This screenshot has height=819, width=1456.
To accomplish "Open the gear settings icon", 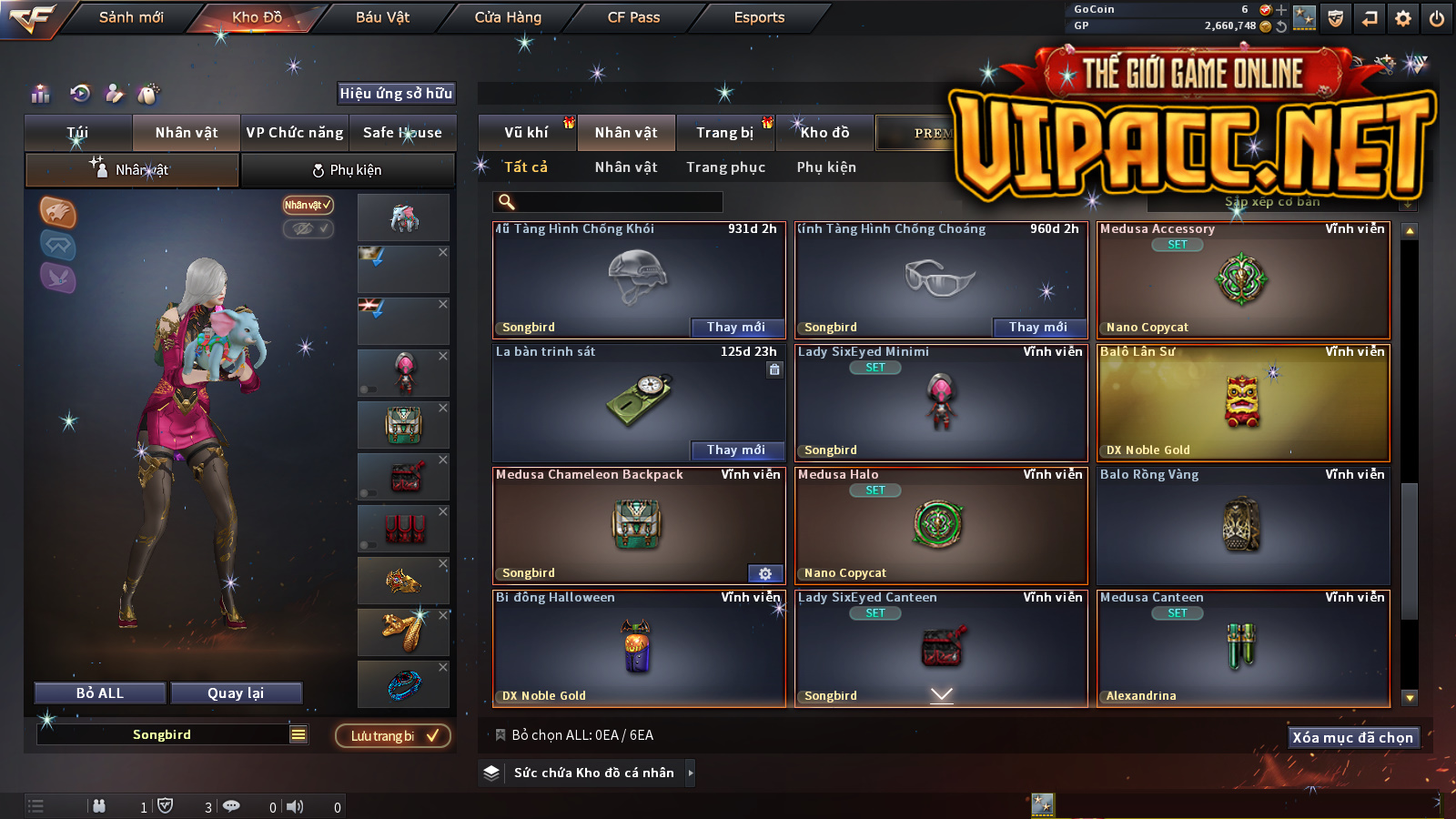I will click(x=1403, y=18).
